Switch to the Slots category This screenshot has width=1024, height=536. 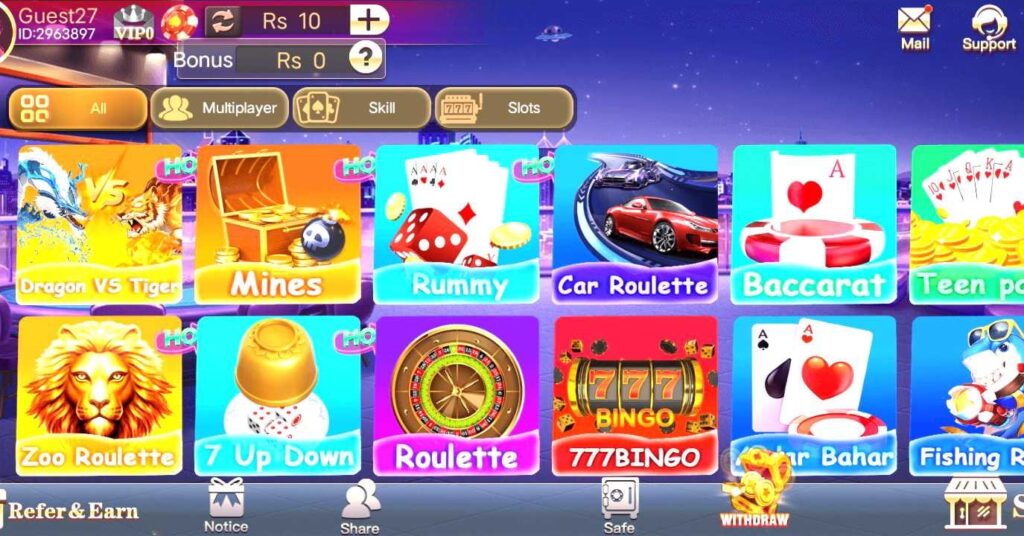[x=504, y=108]
